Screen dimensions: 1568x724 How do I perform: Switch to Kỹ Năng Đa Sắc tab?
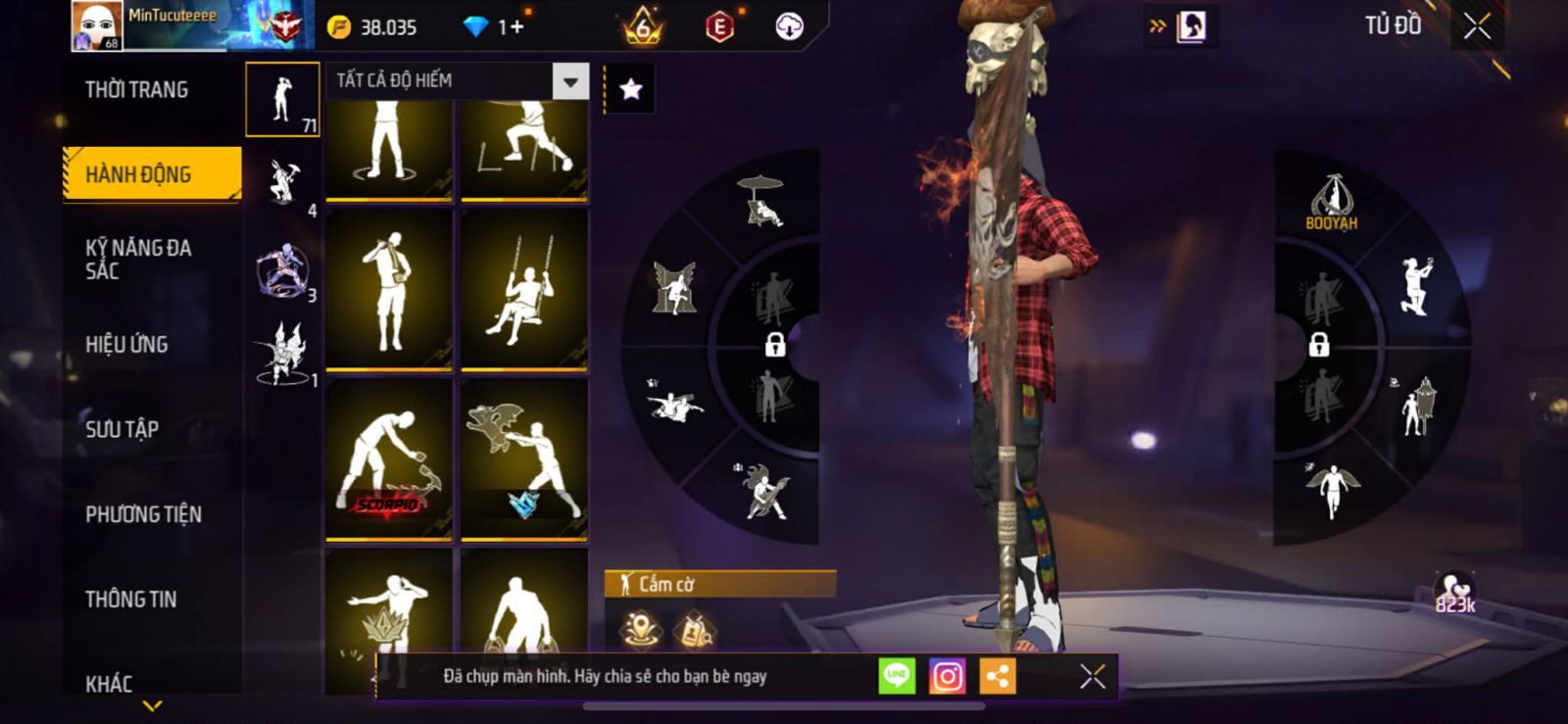(x=138, y=259)
